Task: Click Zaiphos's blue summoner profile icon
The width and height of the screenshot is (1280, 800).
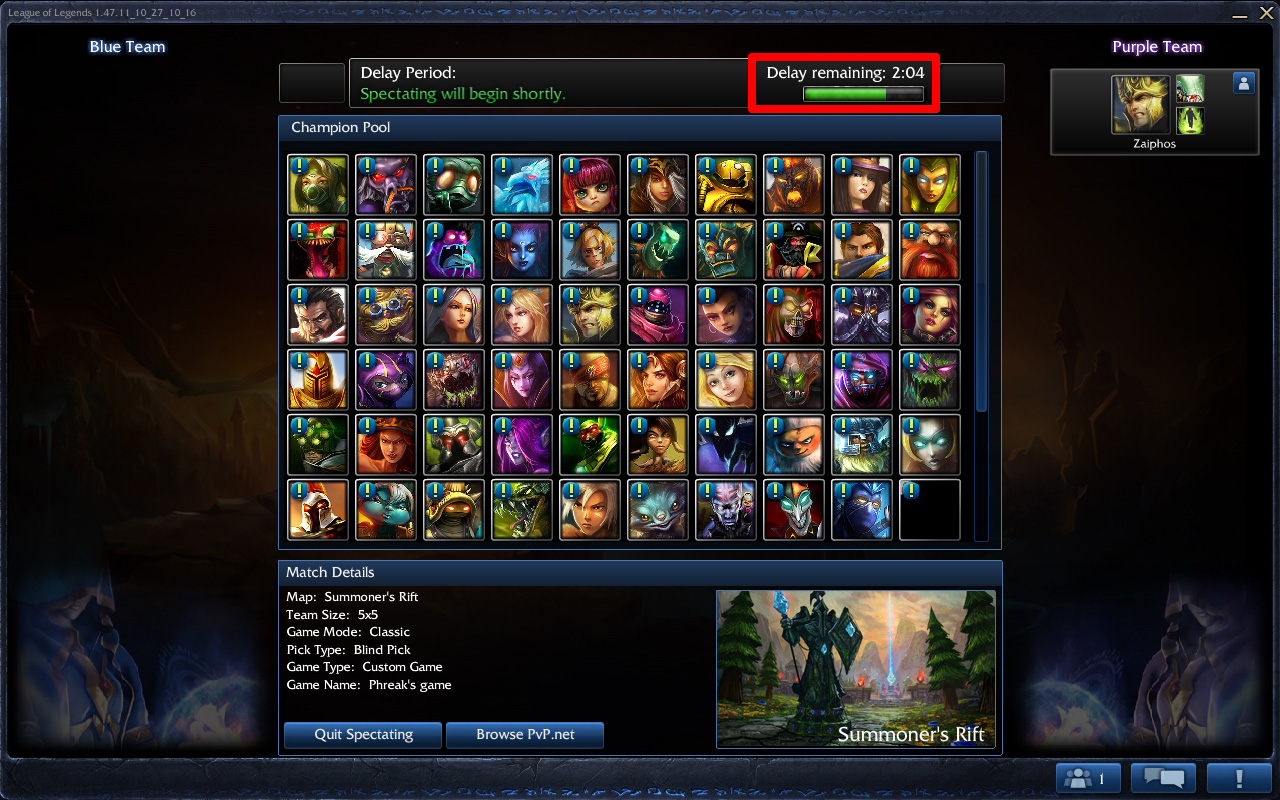Action: click(1243, 83)
